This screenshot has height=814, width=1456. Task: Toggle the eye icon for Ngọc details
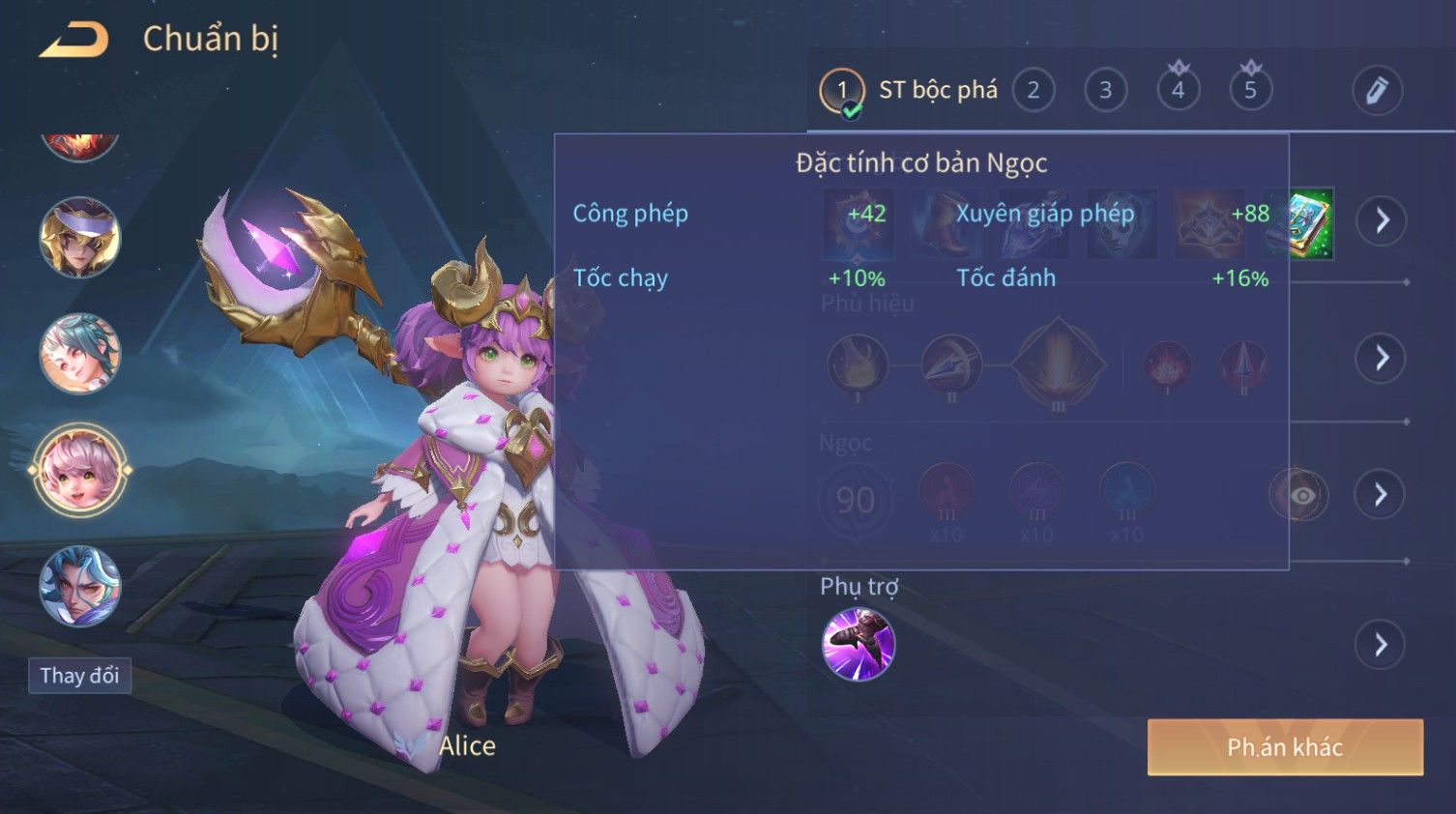(1301, 496)
